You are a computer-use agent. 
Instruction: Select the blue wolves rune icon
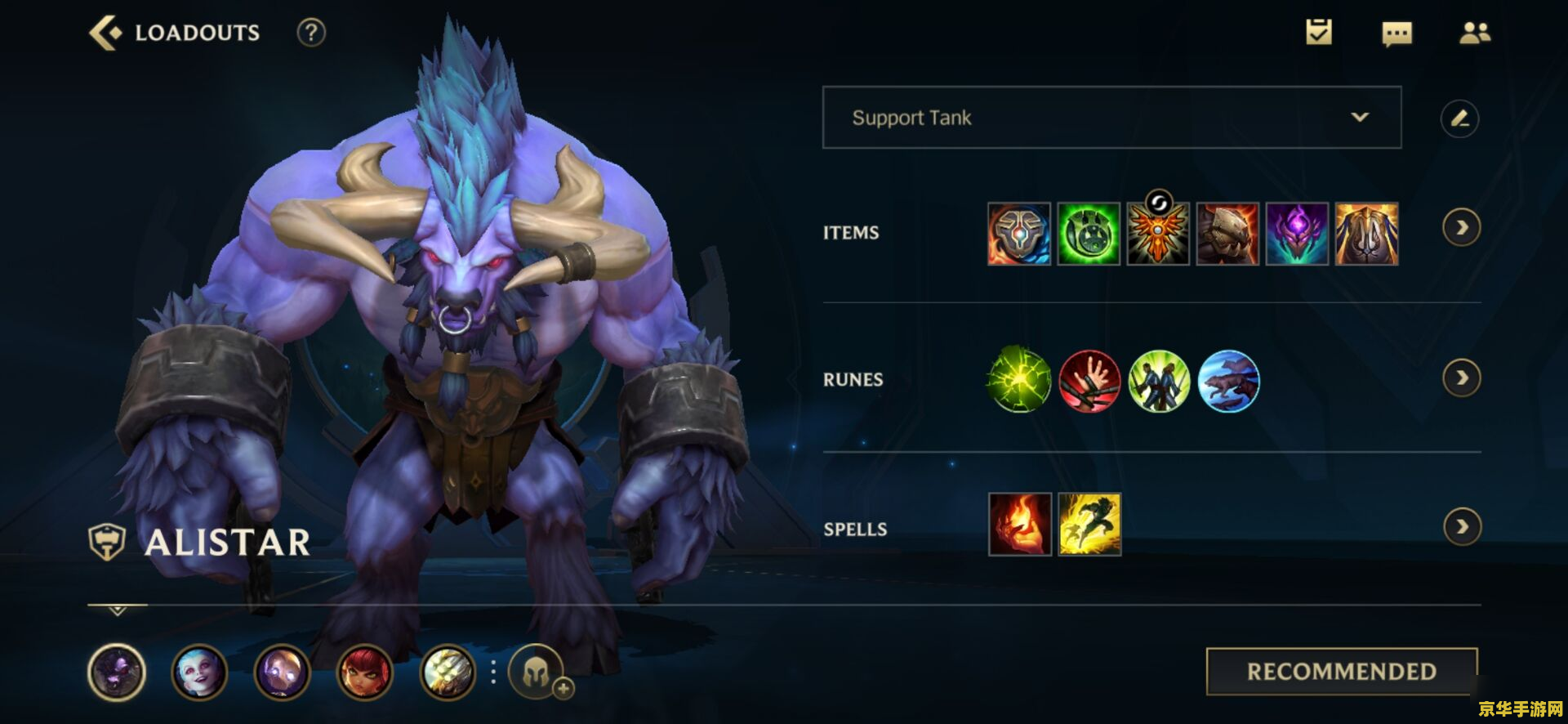click(1228, 380)
